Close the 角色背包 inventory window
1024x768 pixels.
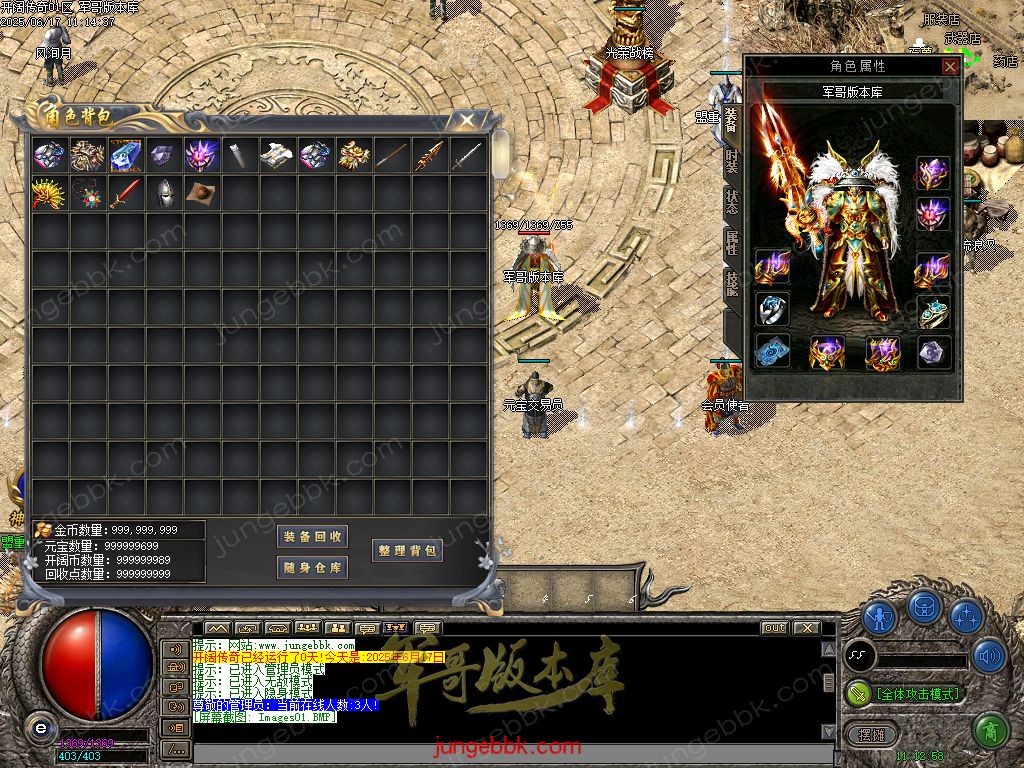[x=466, y=120]
